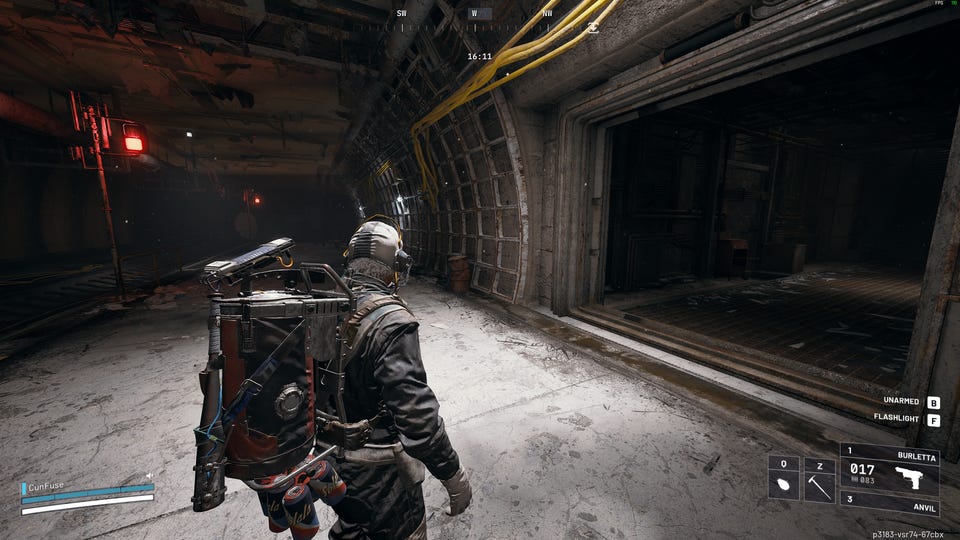Choose the pickaxe tool slot
Screen dimensions: 960x540
click(819, 486)
